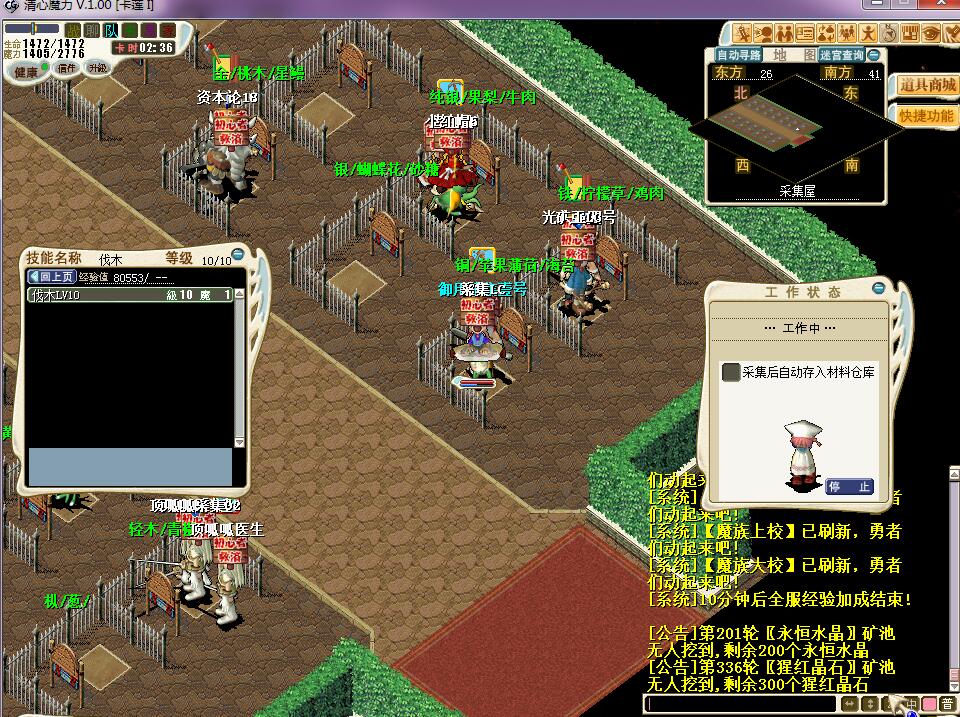Go back with 回上页 button
The image size is (960, 717).
click(x=51, y=277)
